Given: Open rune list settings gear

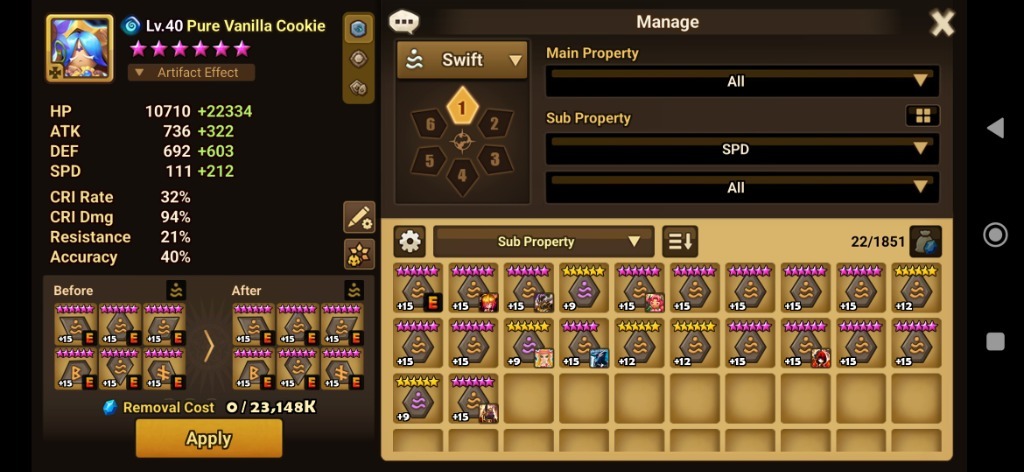Looking at the screenshot, I should coord(410,241).
